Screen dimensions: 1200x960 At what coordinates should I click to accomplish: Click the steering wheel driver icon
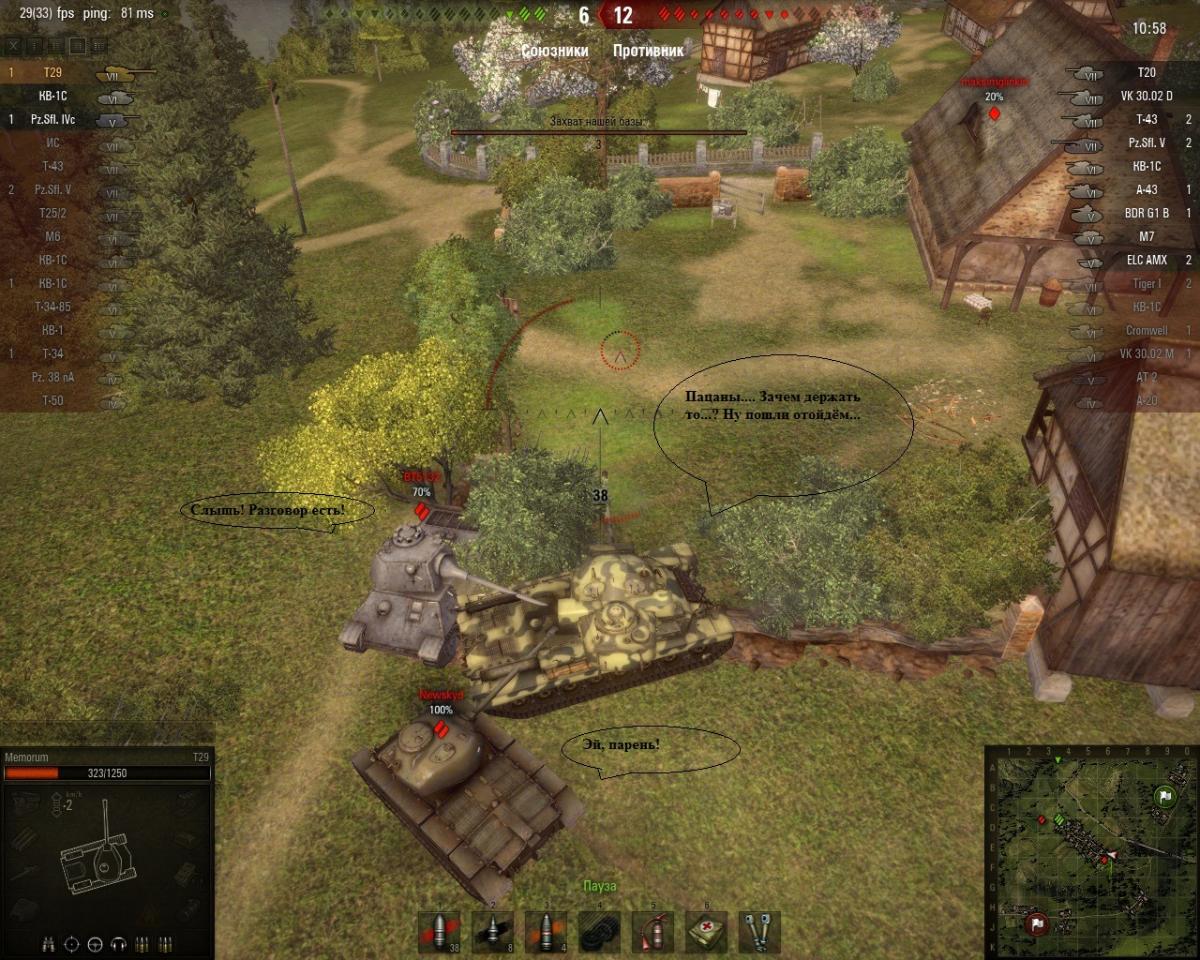(x=95, y=943)
